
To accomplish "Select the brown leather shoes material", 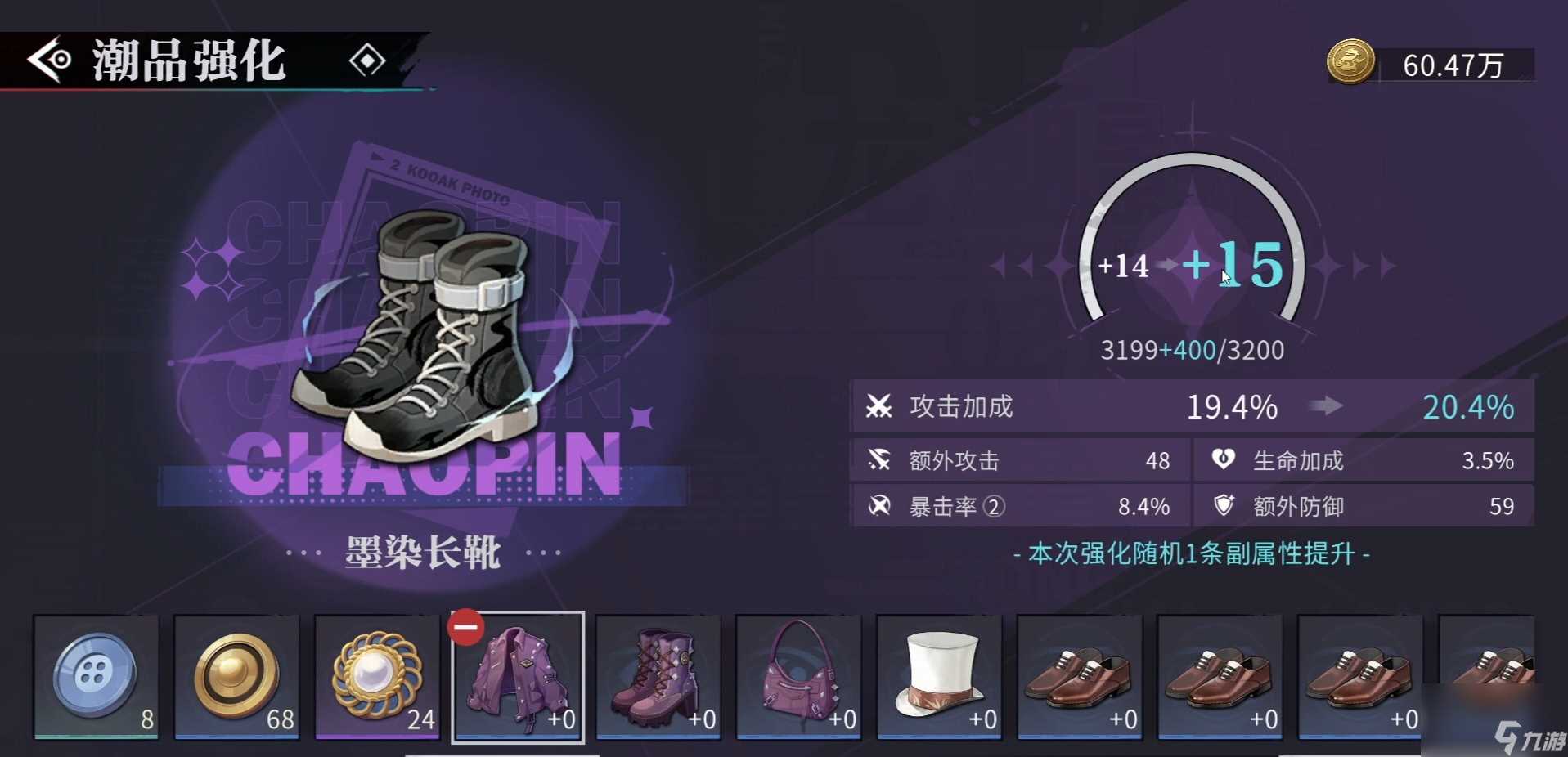I will pos(1080,677).
